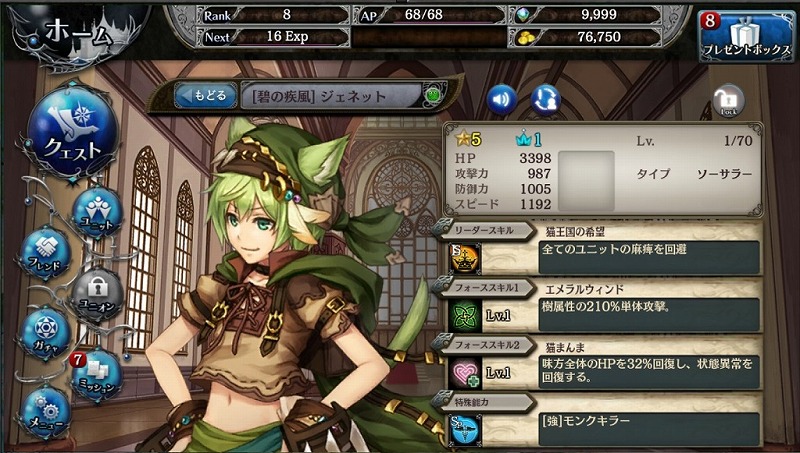Play the character voice speaker icon
Image resolution: width=800 pixels, height=453 pixels.
coord(502,98)
